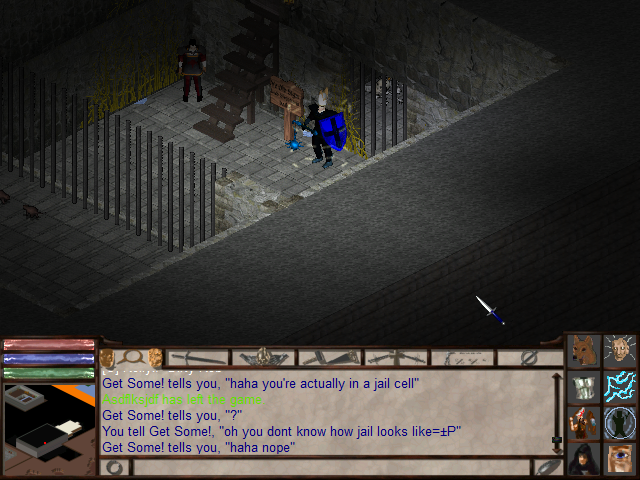
Task: Select the winged emblem toolbar slot
Action: point(265,357)
